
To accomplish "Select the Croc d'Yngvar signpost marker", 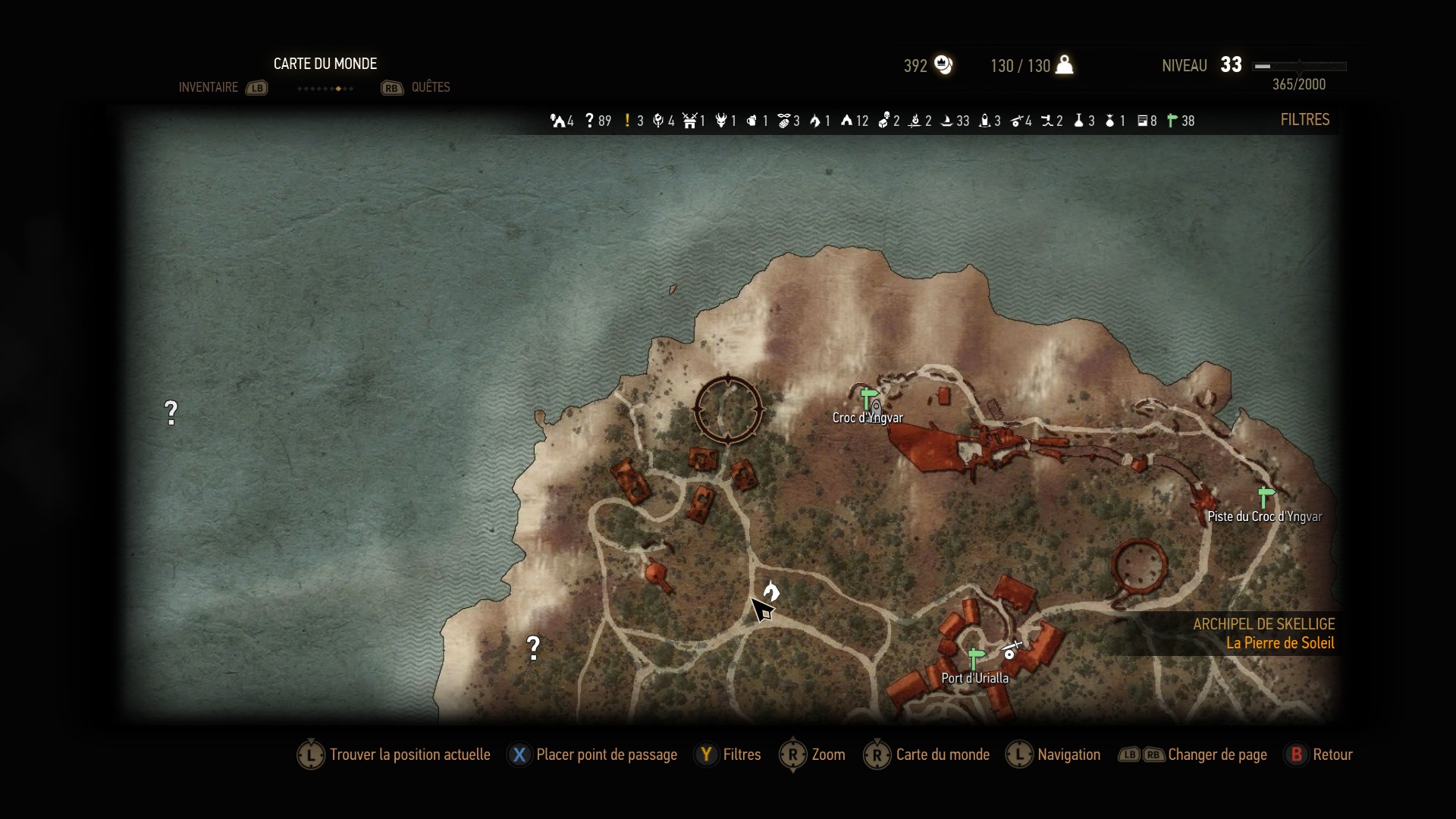I will [x=868, y=397].
